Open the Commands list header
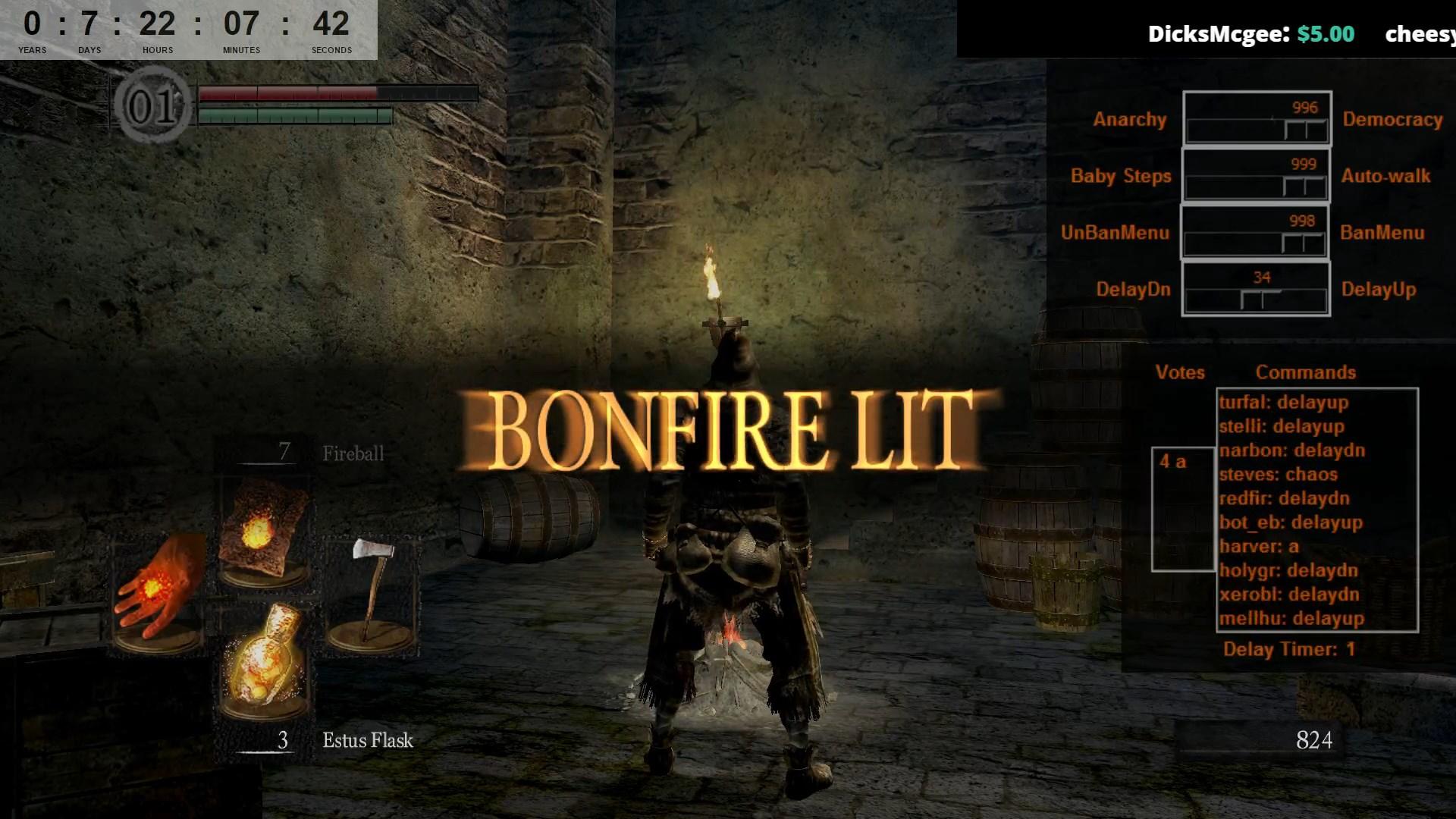The height and width of the screenshot is (819, 1456). [x=1306, y=372]
